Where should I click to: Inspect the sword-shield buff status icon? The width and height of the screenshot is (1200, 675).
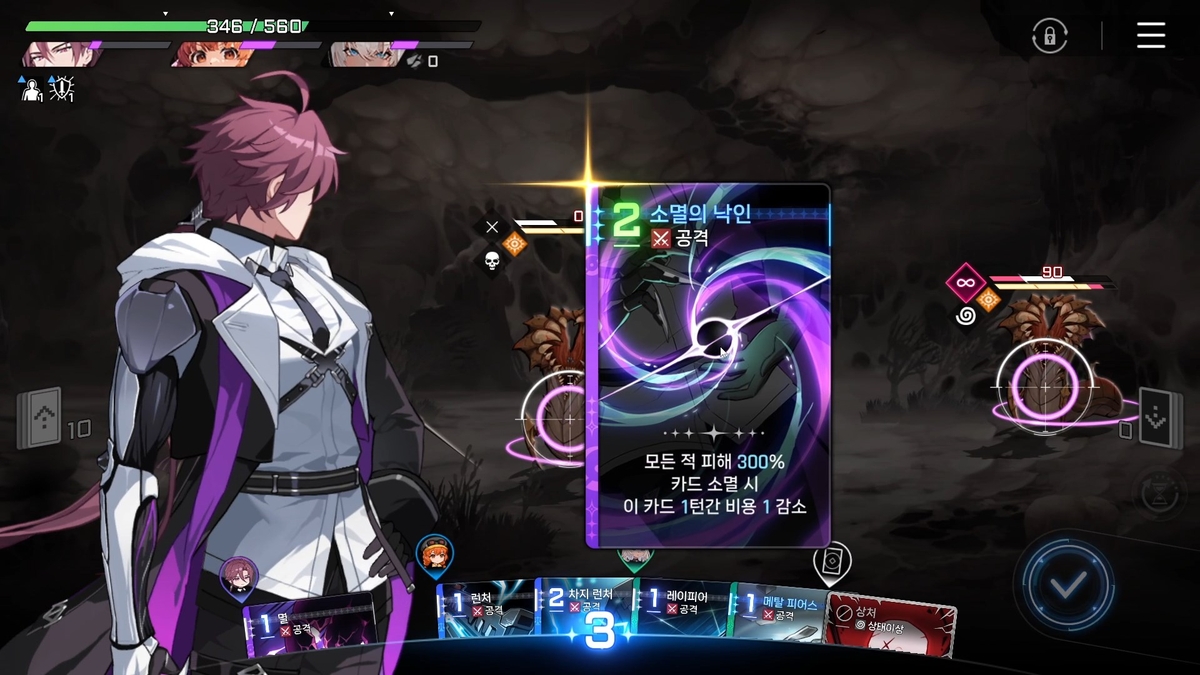pos(63,90)
